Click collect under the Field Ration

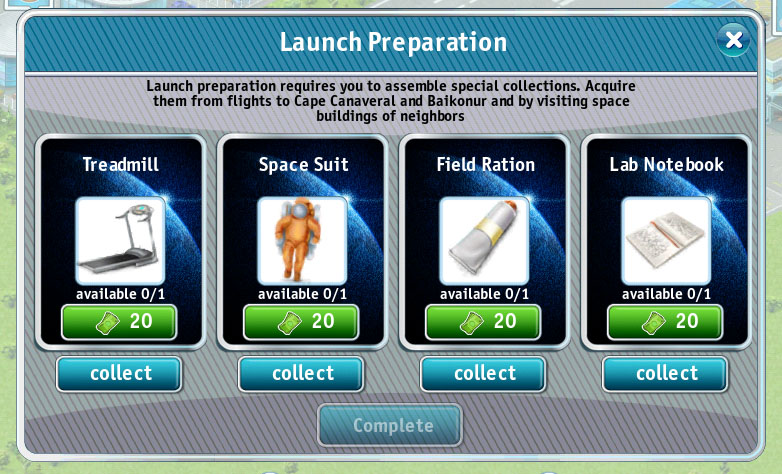[x=483, y=374]
